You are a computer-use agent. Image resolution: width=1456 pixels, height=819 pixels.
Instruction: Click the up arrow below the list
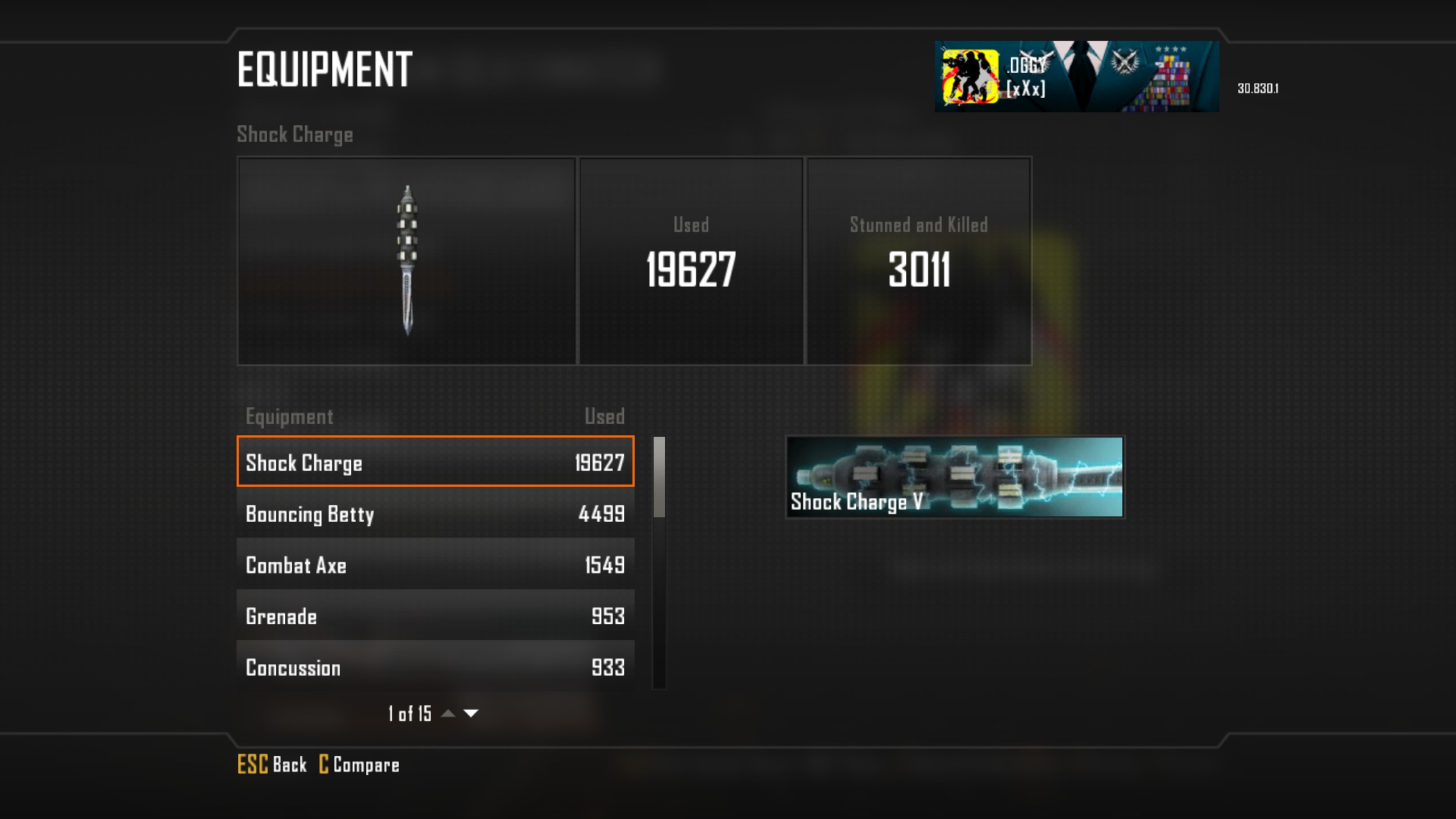[448, 714]
